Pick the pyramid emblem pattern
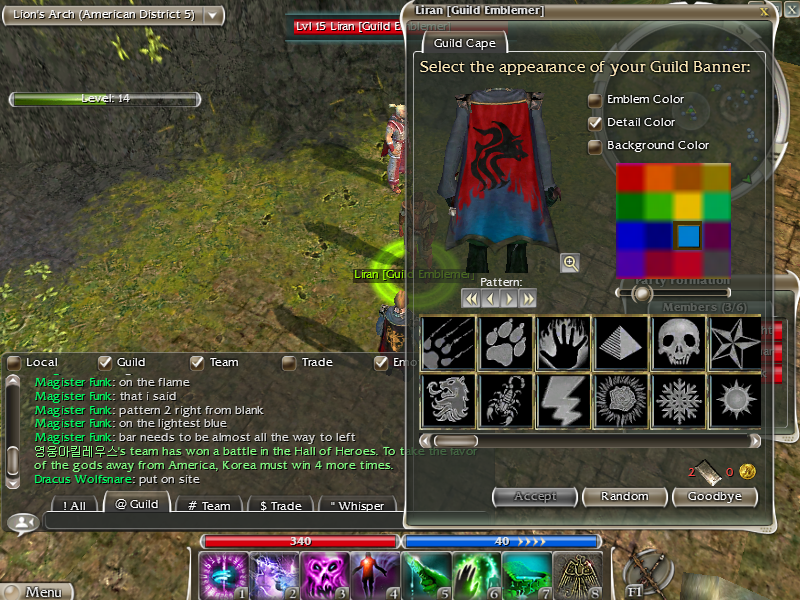 pos(620,342)
